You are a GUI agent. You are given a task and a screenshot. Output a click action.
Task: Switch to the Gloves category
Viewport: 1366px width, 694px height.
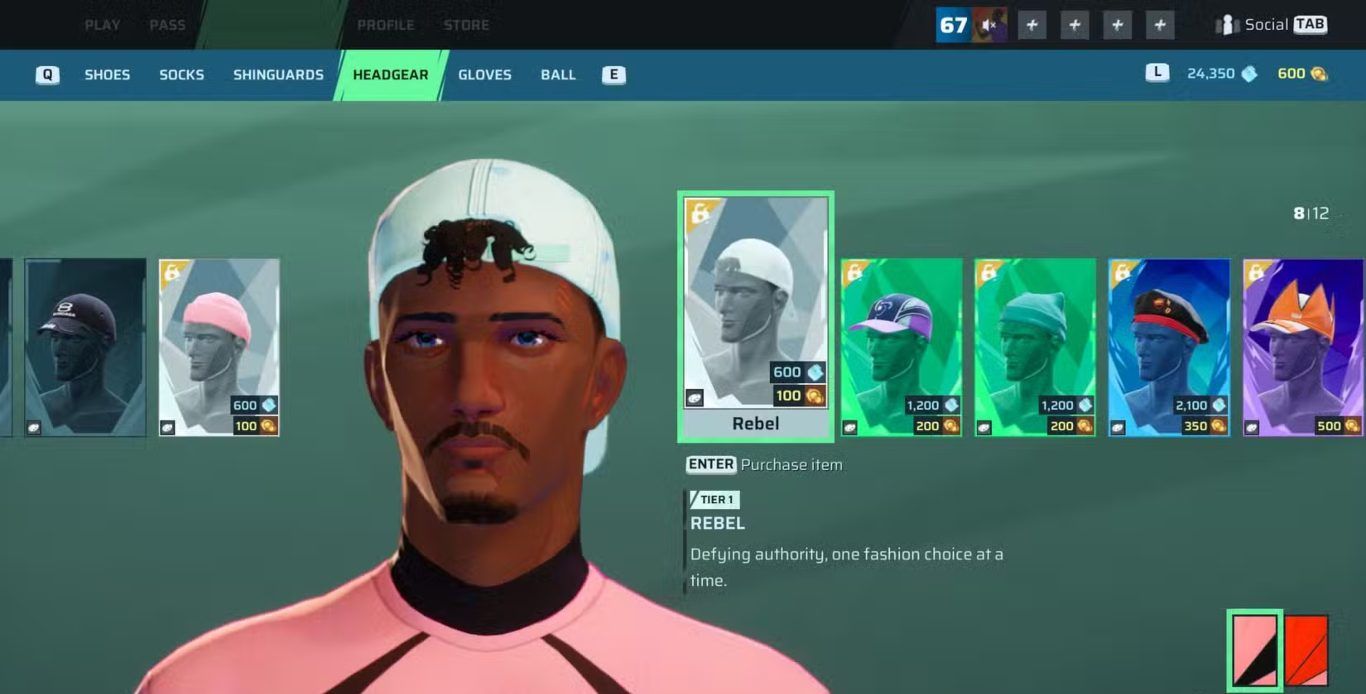click(484, 75)
